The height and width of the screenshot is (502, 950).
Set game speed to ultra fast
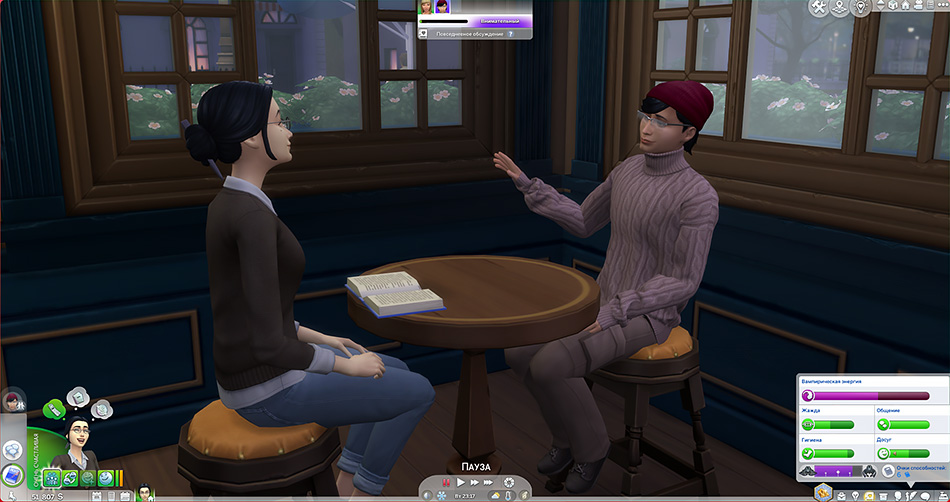coord(490,483)
